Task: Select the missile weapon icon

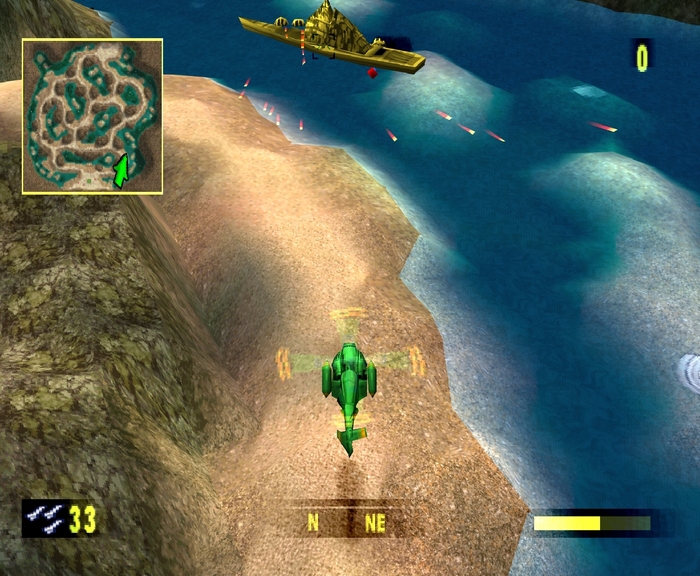Action: coord(45,518)
